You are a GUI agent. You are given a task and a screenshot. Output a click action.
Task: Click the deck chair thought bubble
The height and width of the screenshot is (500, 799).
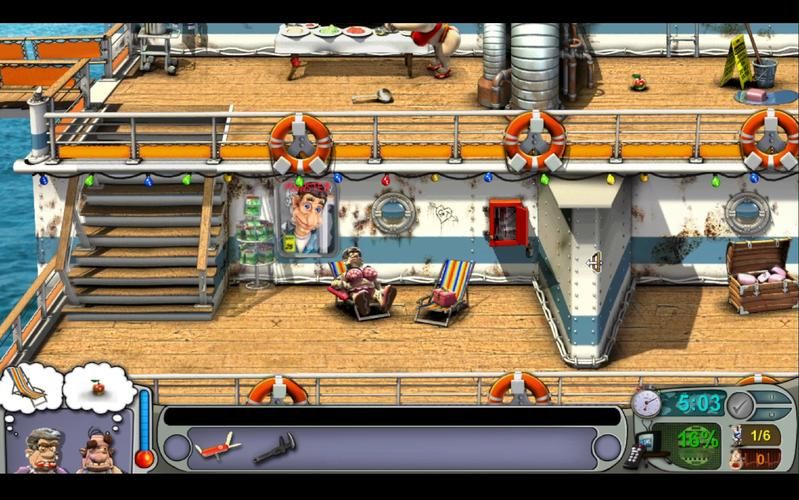[x=28, y=387]
